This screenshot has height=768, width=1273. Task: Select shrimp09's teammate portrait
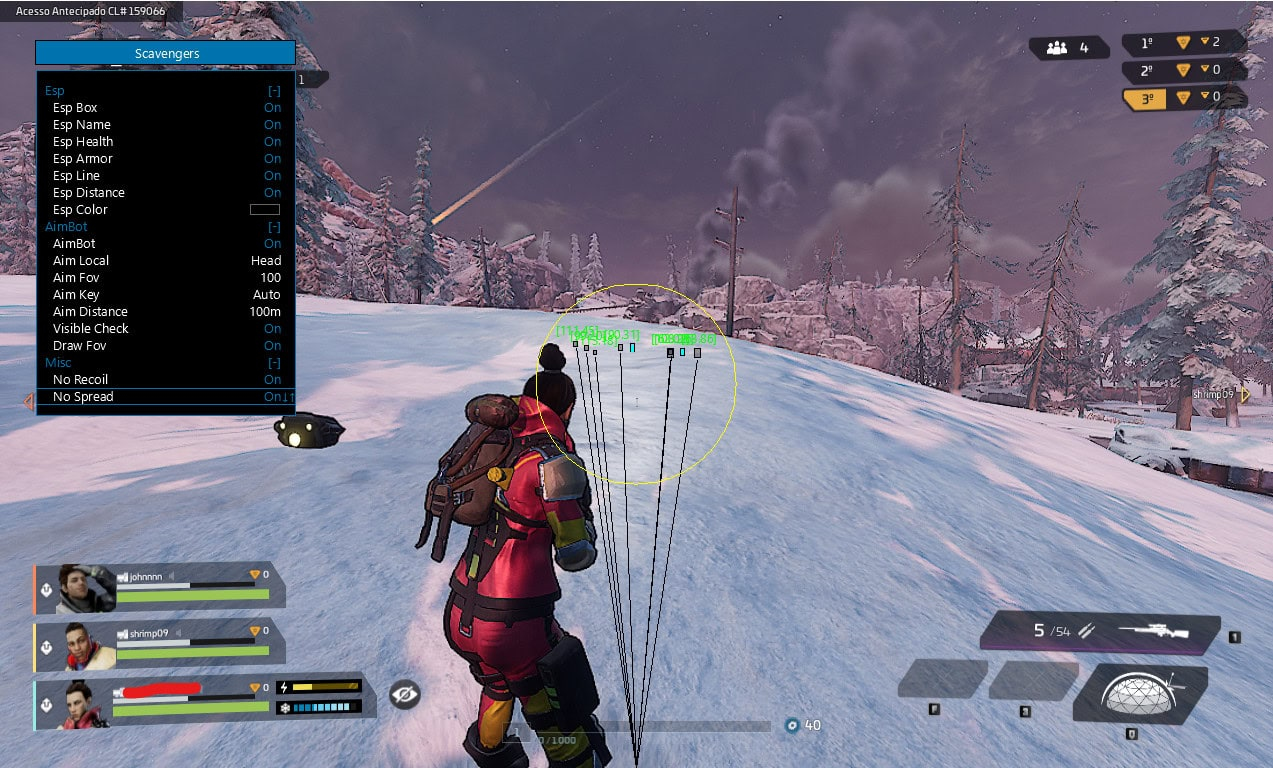click(90, 646)
